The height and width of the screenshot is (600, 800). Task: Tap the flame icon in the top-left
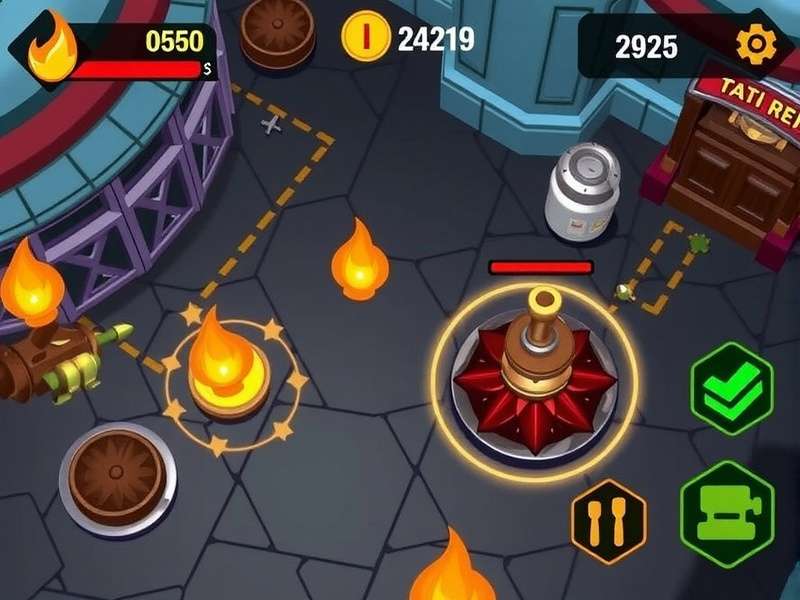click(50, 50)
